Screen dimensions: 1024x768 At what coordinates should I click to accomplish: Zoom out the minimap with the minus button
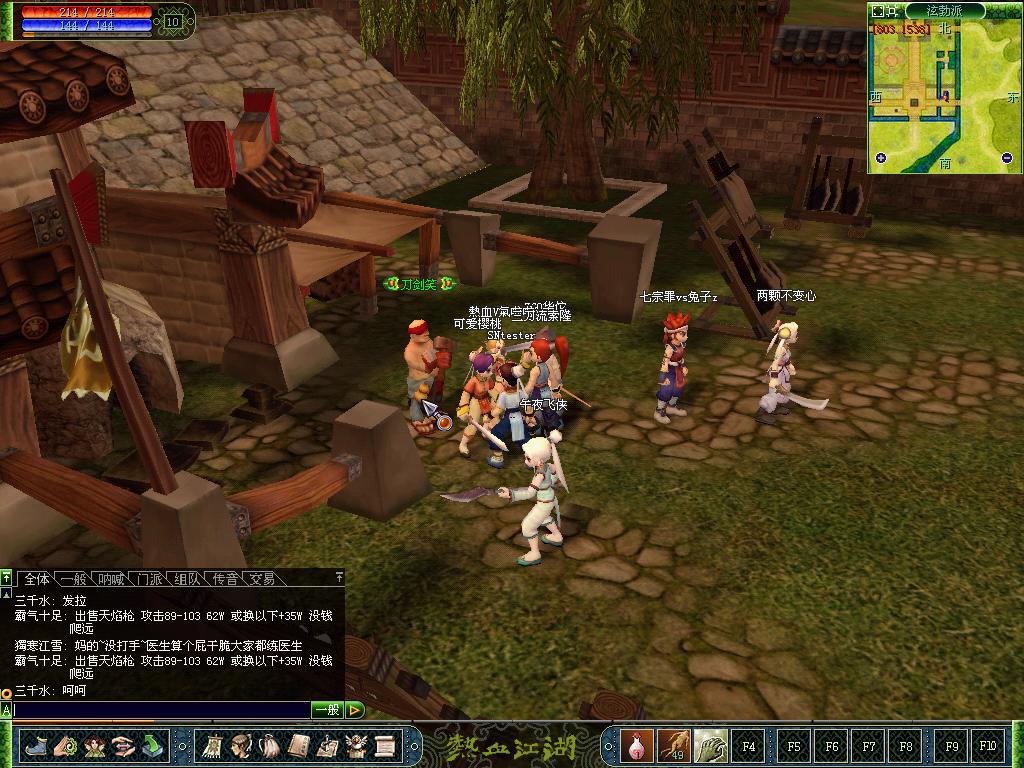[x=1007, y=158]
